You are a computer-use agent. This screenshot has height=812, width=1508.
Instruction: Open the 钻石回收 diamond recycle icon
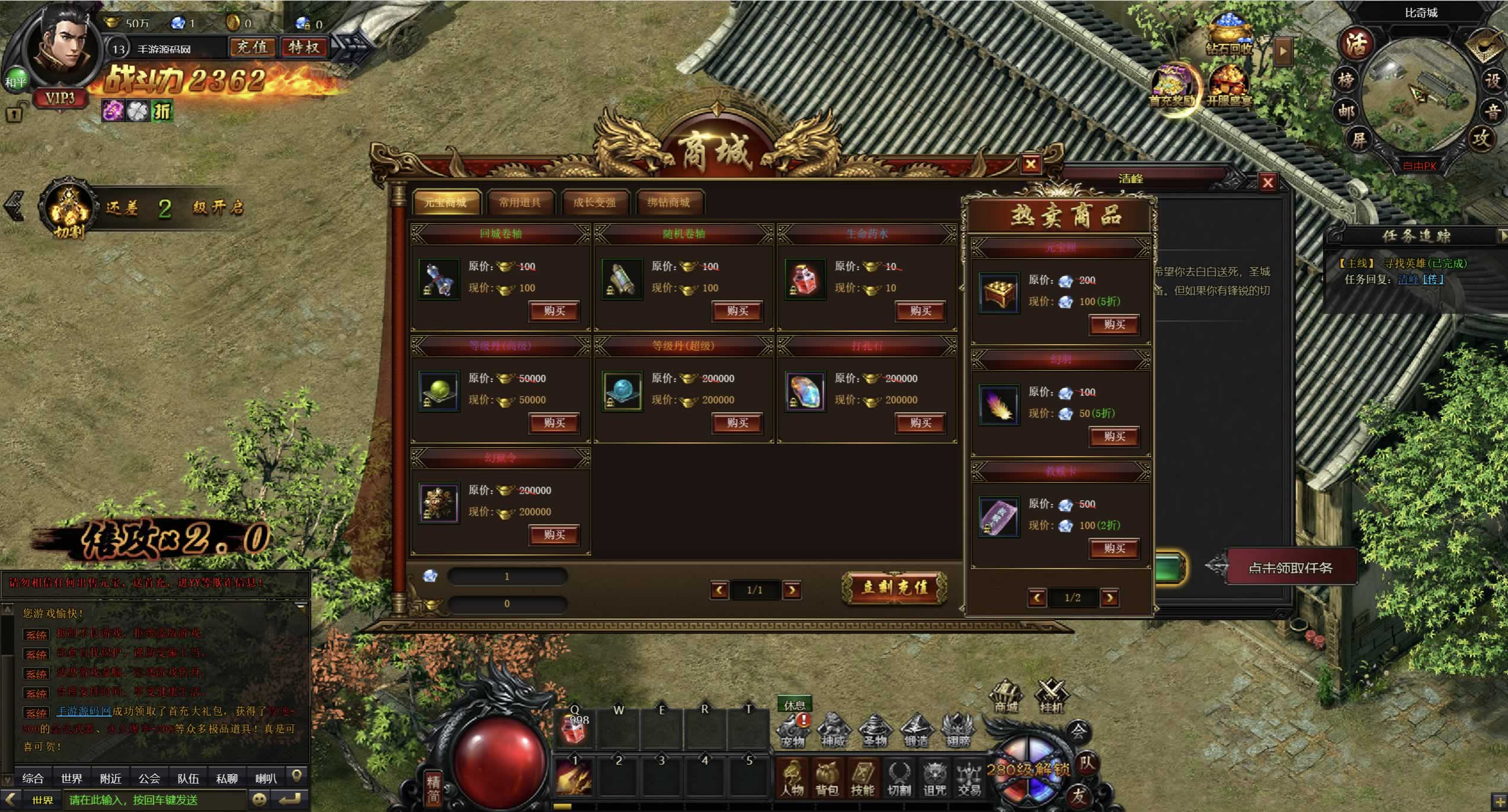click(x=1230, y=36)
